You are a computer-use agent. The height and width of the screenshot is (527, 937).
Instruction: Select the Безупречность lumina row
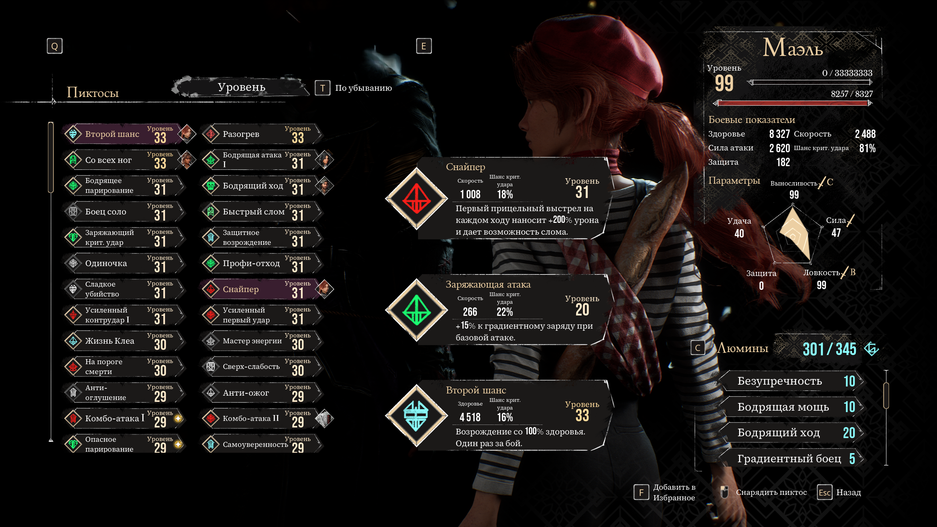(795, 381)
